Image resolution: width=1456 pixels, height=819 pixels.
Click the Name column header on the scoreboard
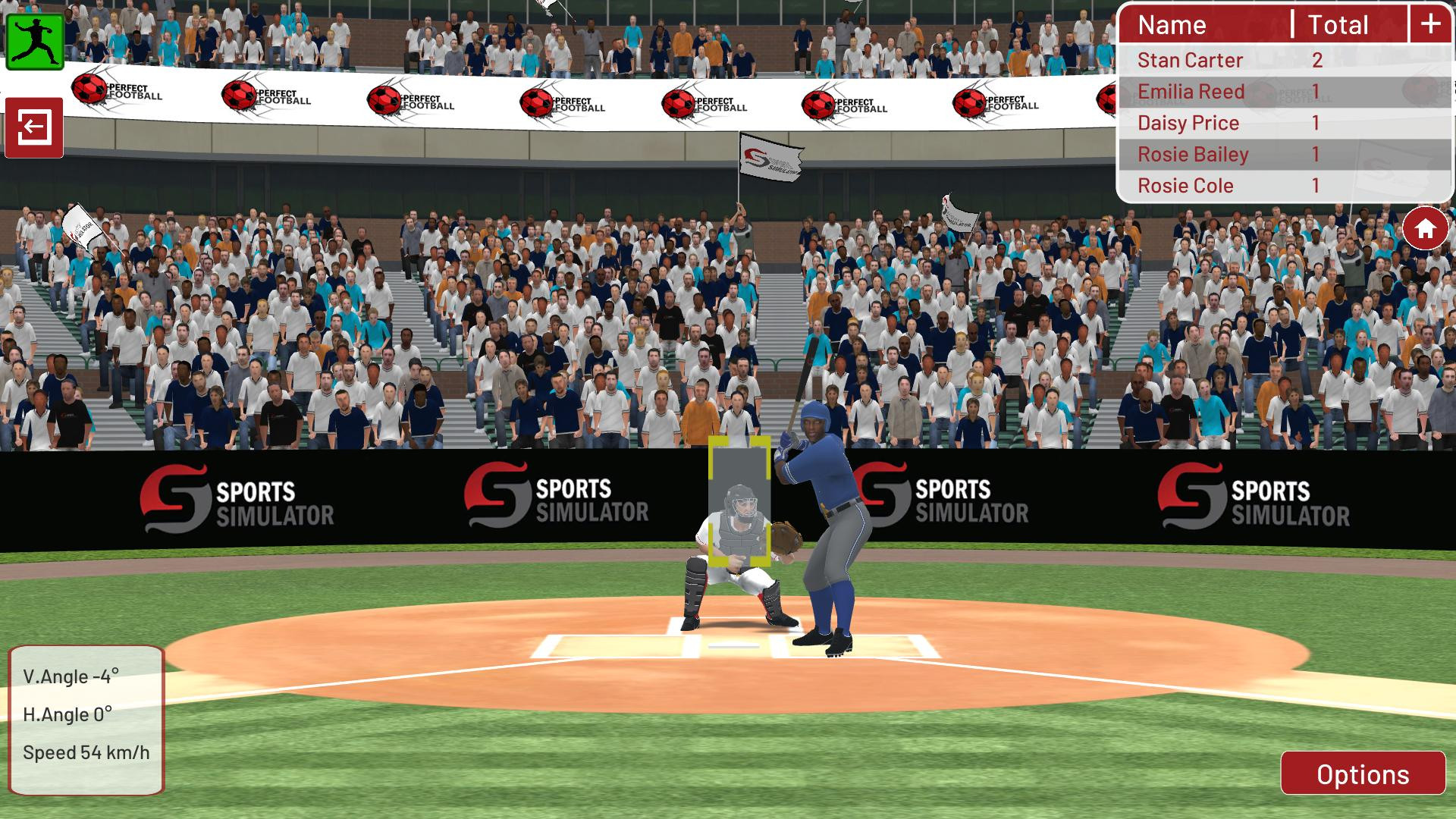tap(1172, 25)
